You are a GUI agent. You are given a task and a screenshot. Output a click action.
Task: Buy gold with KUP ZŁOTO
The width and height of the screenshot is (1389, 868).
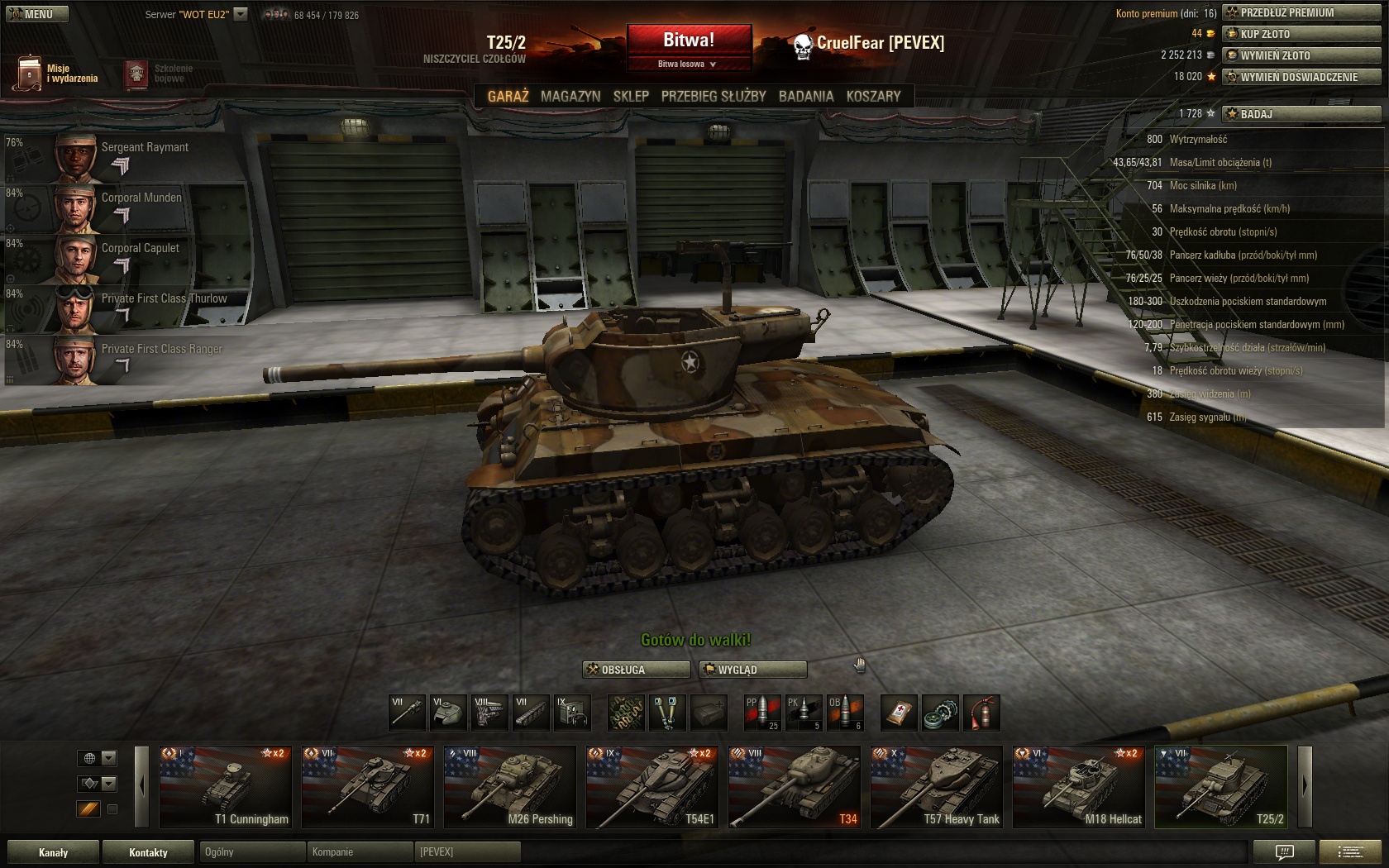tap(1301, 34)
